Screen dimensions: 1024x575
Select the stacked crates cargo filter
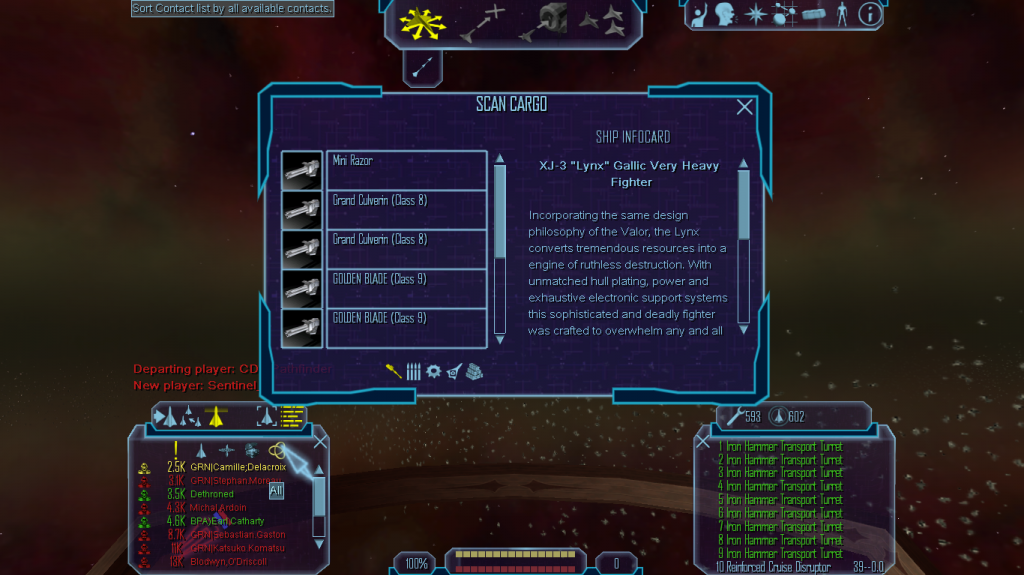[473, 370]
